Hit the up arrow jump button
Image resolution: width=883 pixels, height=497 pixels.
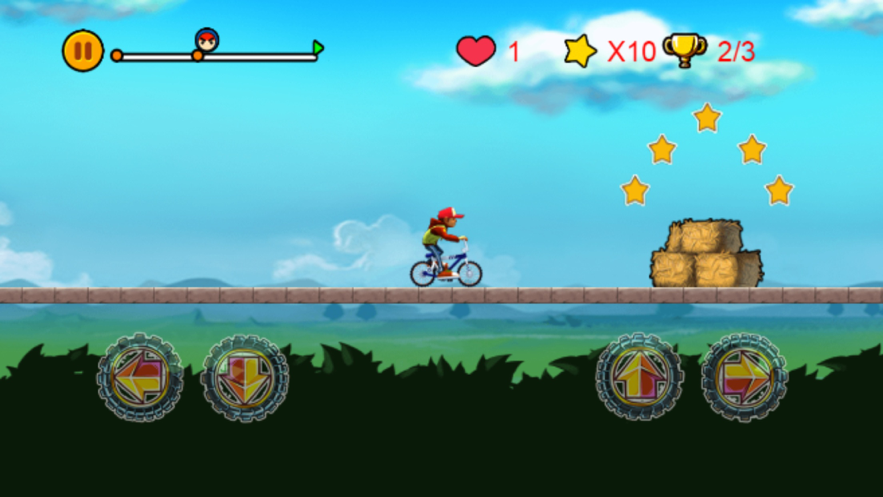point(639,377)
